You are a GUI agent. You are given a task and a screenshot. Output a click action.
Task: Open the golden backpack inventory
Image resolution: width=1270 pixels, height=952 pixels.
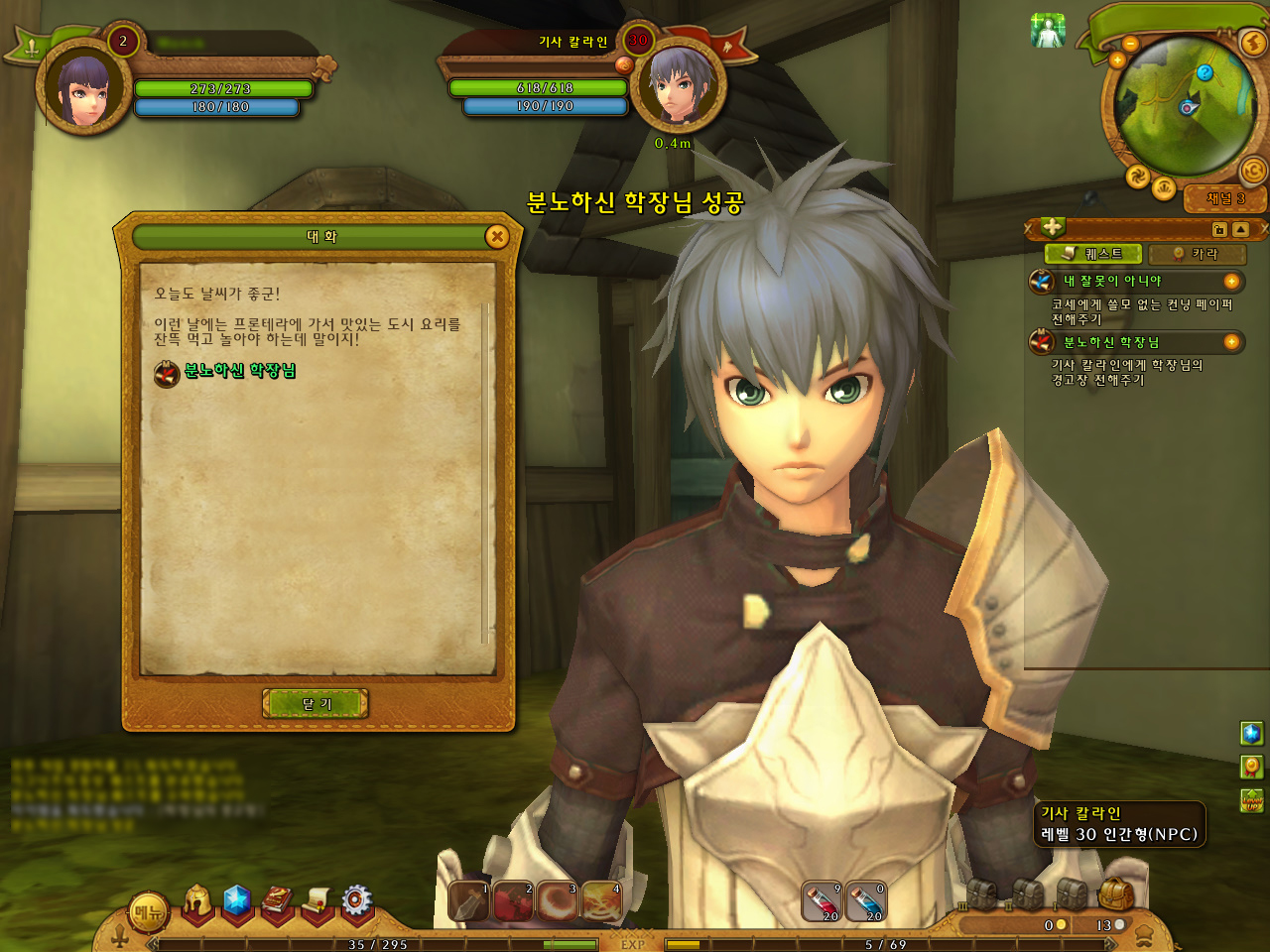coord(1115,894)
